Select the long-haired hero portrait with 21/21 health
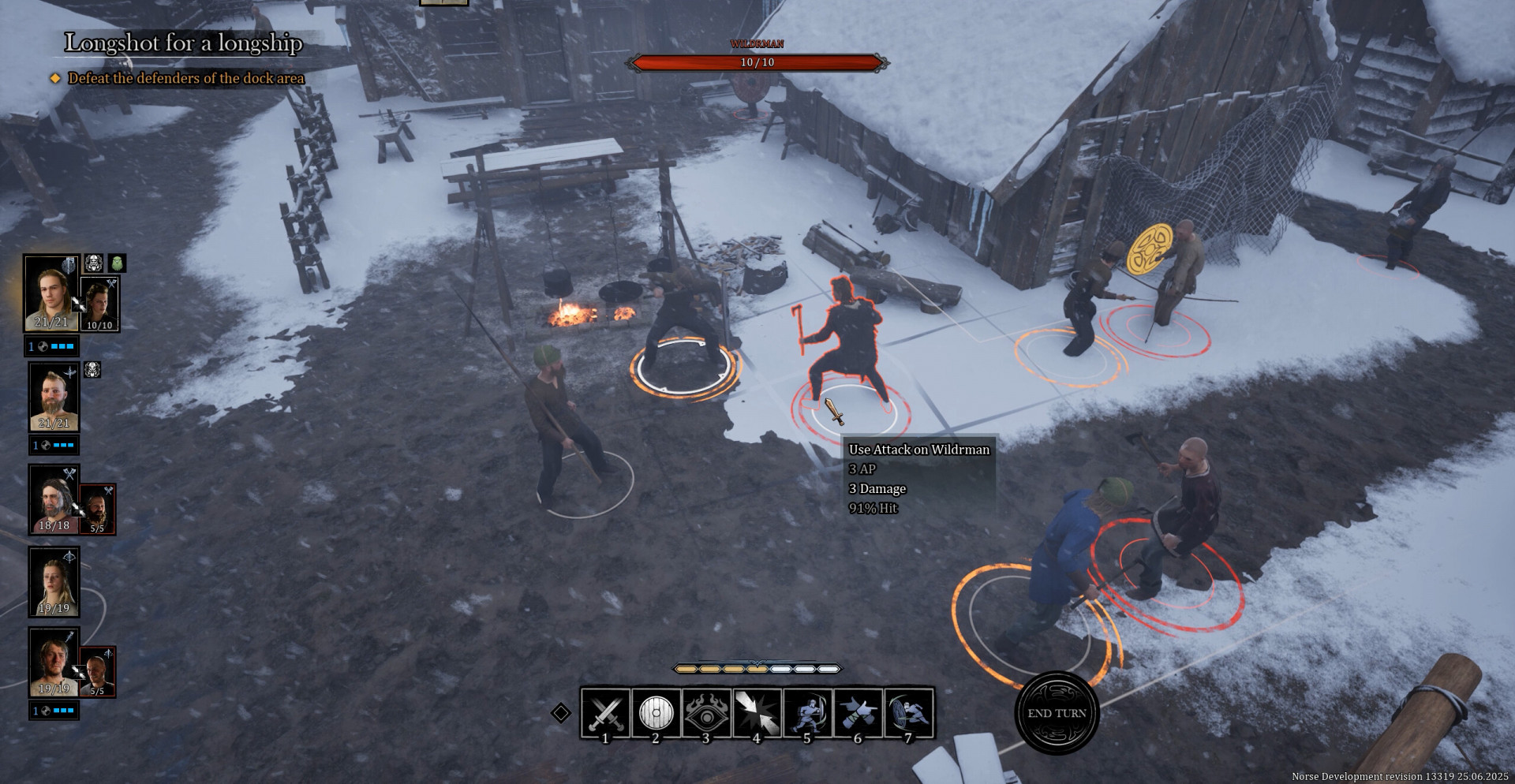Viewport: 1515px width, 784px height. [x=51, y=293]
